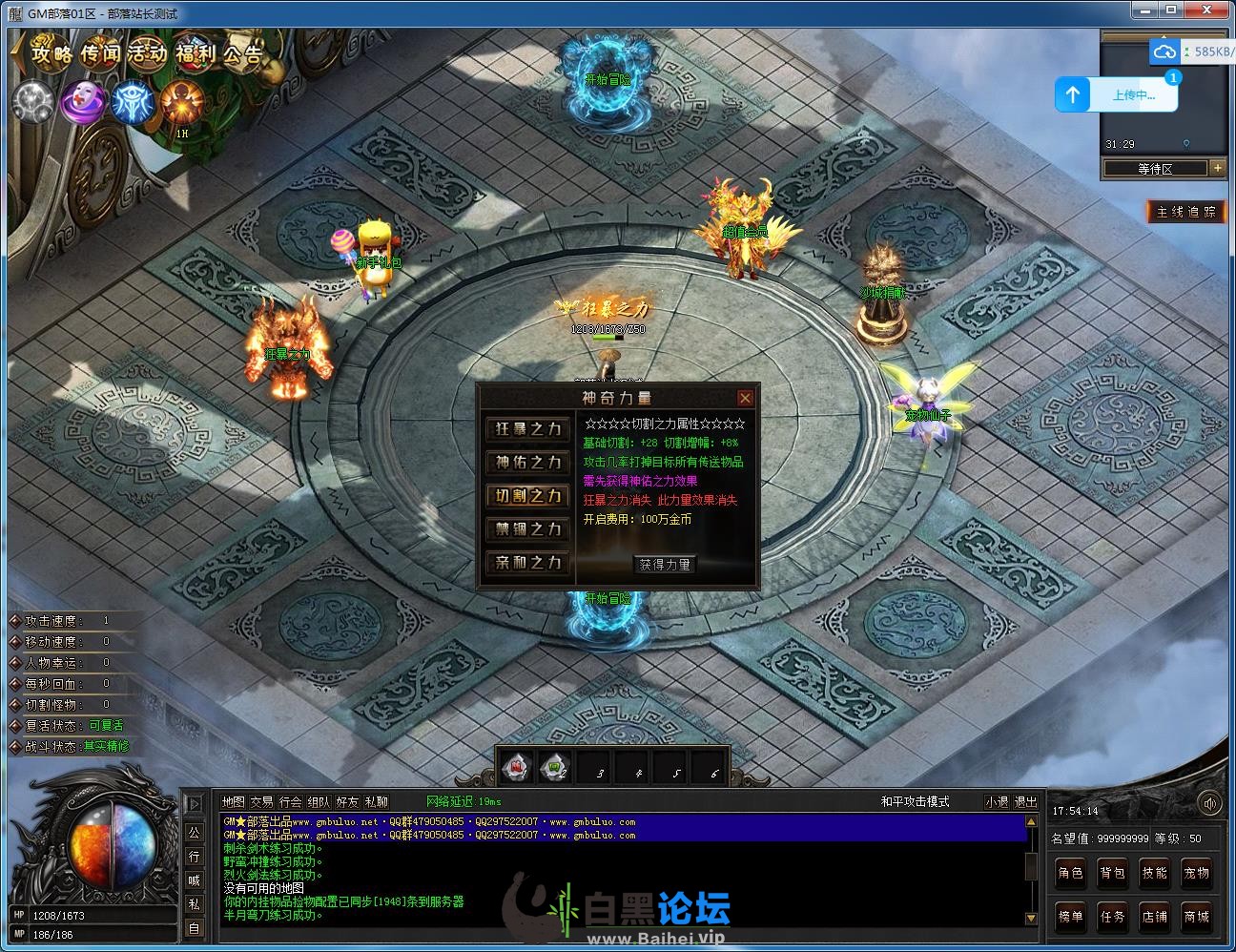Click the purple mask buff icon
The image size is (1236, 952).
click(x=84, y=102)
